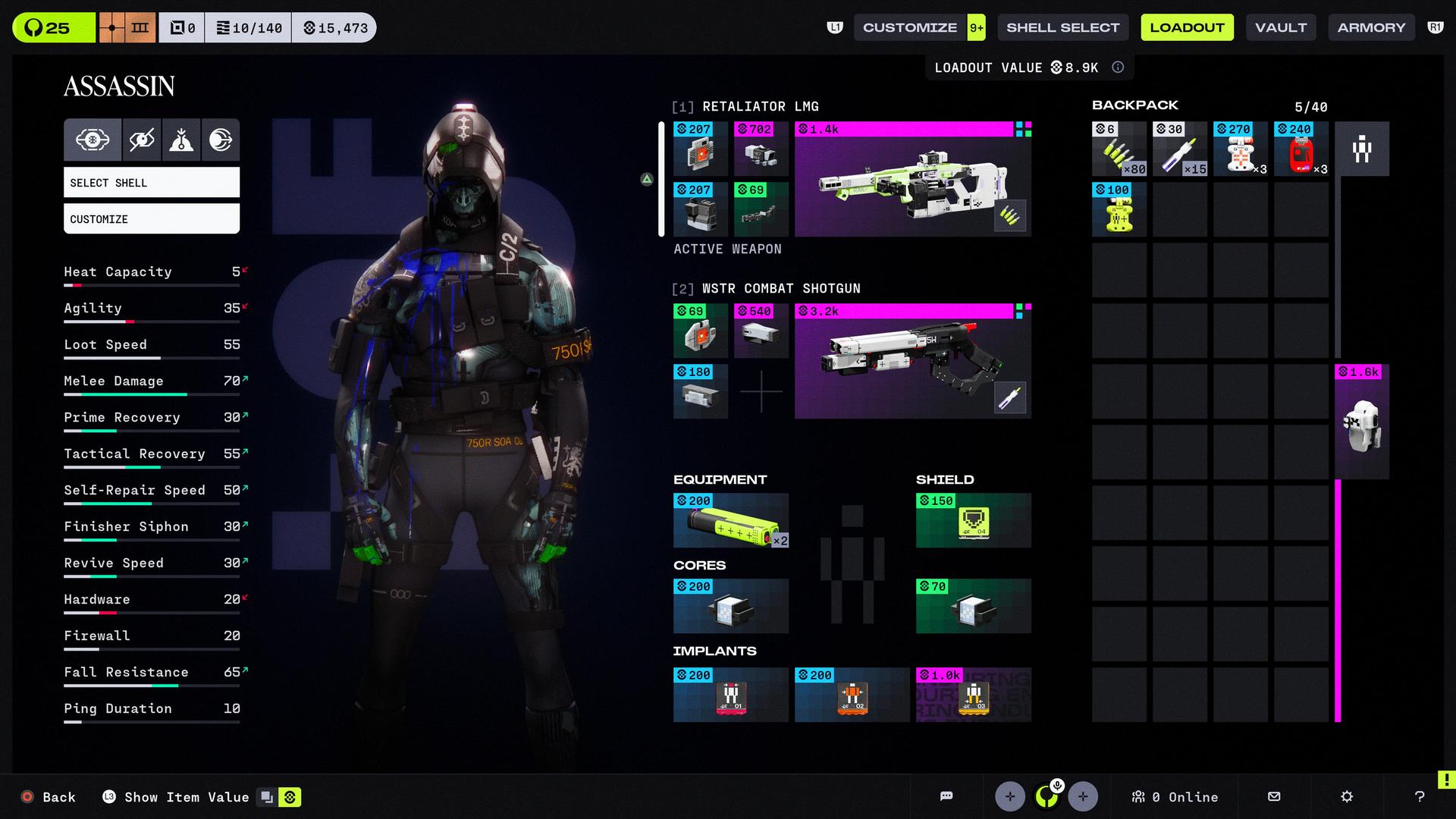Switch to the Shell Select tab
Screen dimensions: 1456x819
pos(1062,28)
